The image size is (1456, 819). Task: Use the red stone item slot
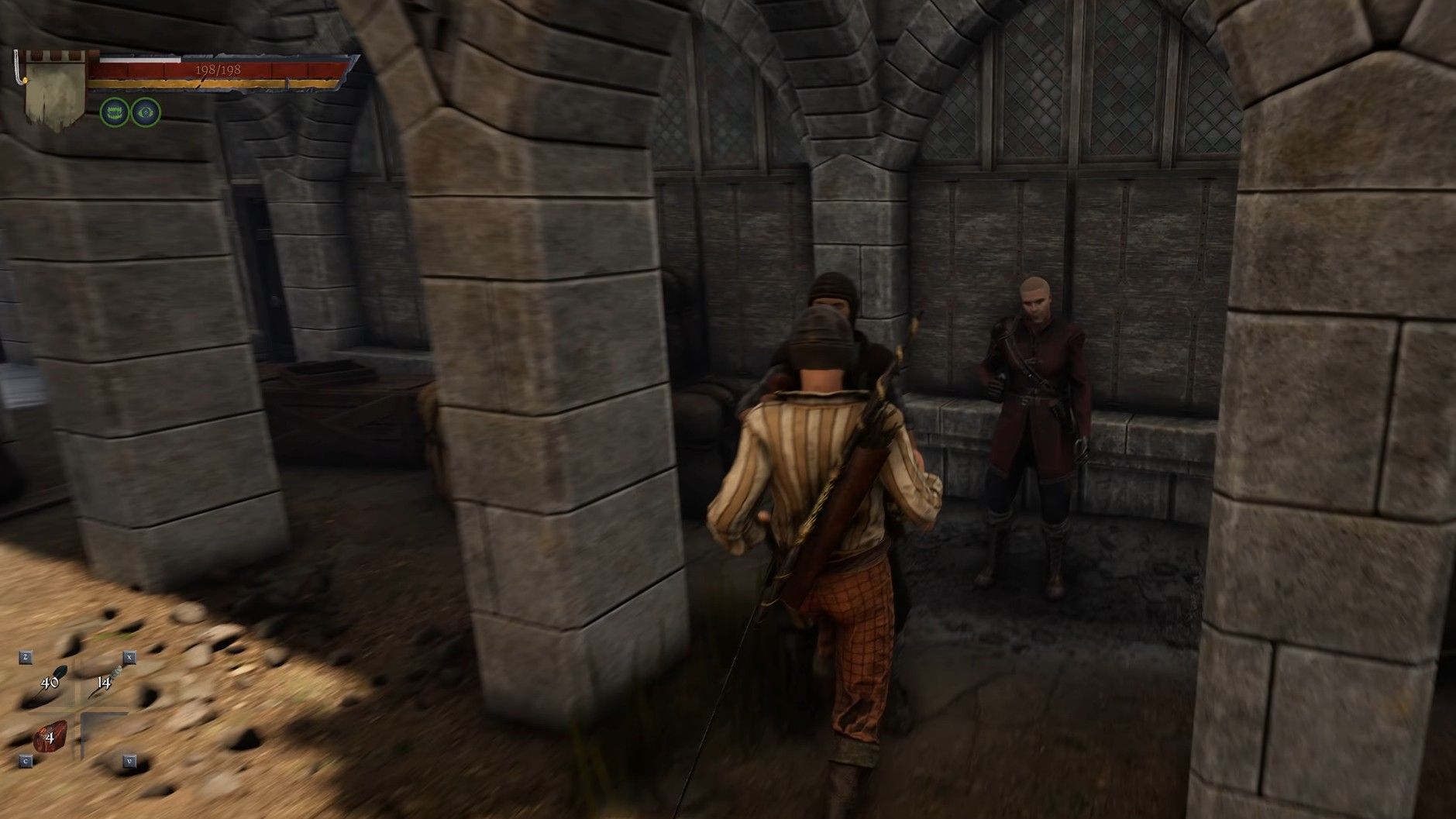click(51, 737)
